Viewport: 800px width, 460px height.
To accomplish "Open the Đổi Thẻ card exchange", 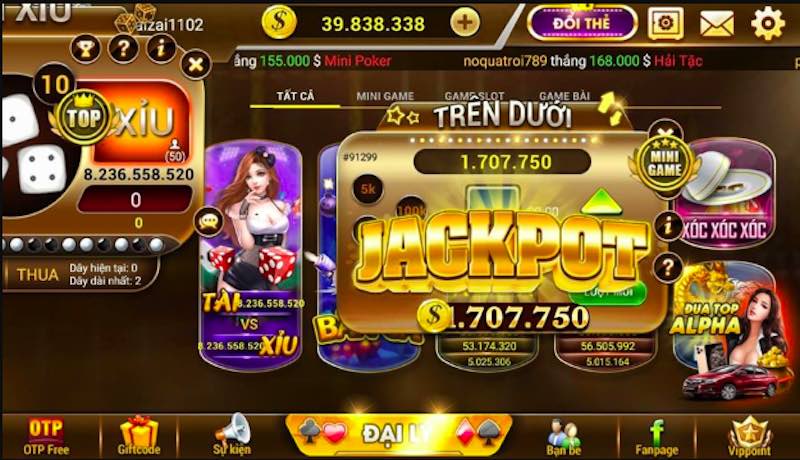I will [582, 22].
